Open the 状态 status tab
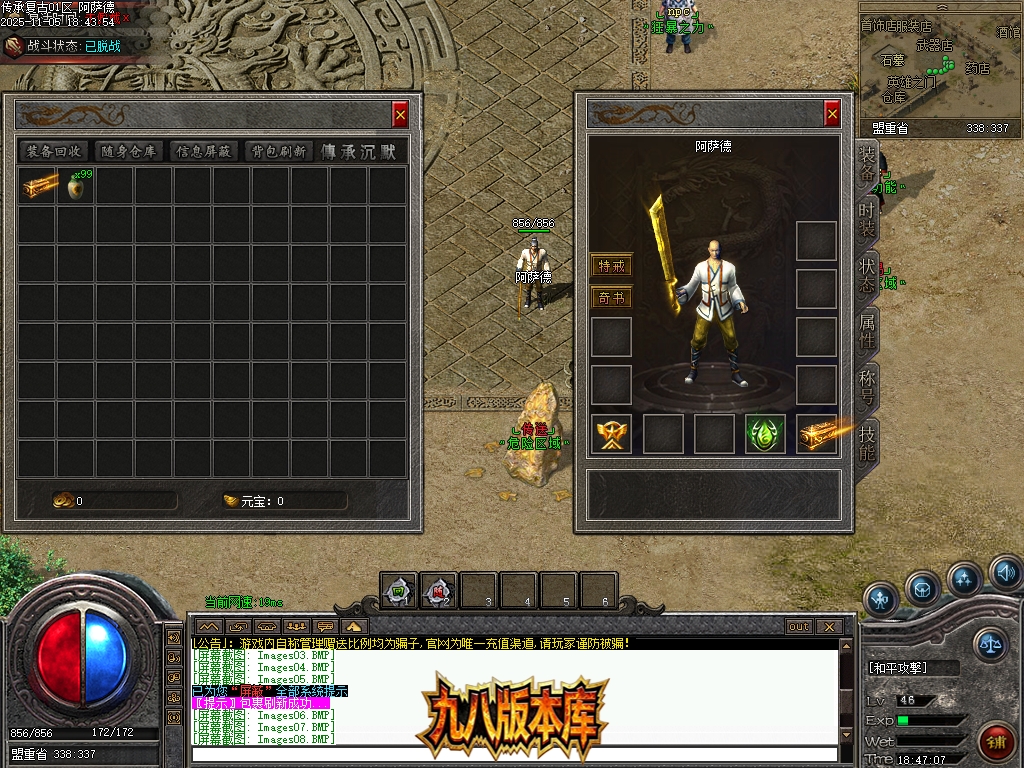This screenshot has height=768, width=1024. click(866, 274)
